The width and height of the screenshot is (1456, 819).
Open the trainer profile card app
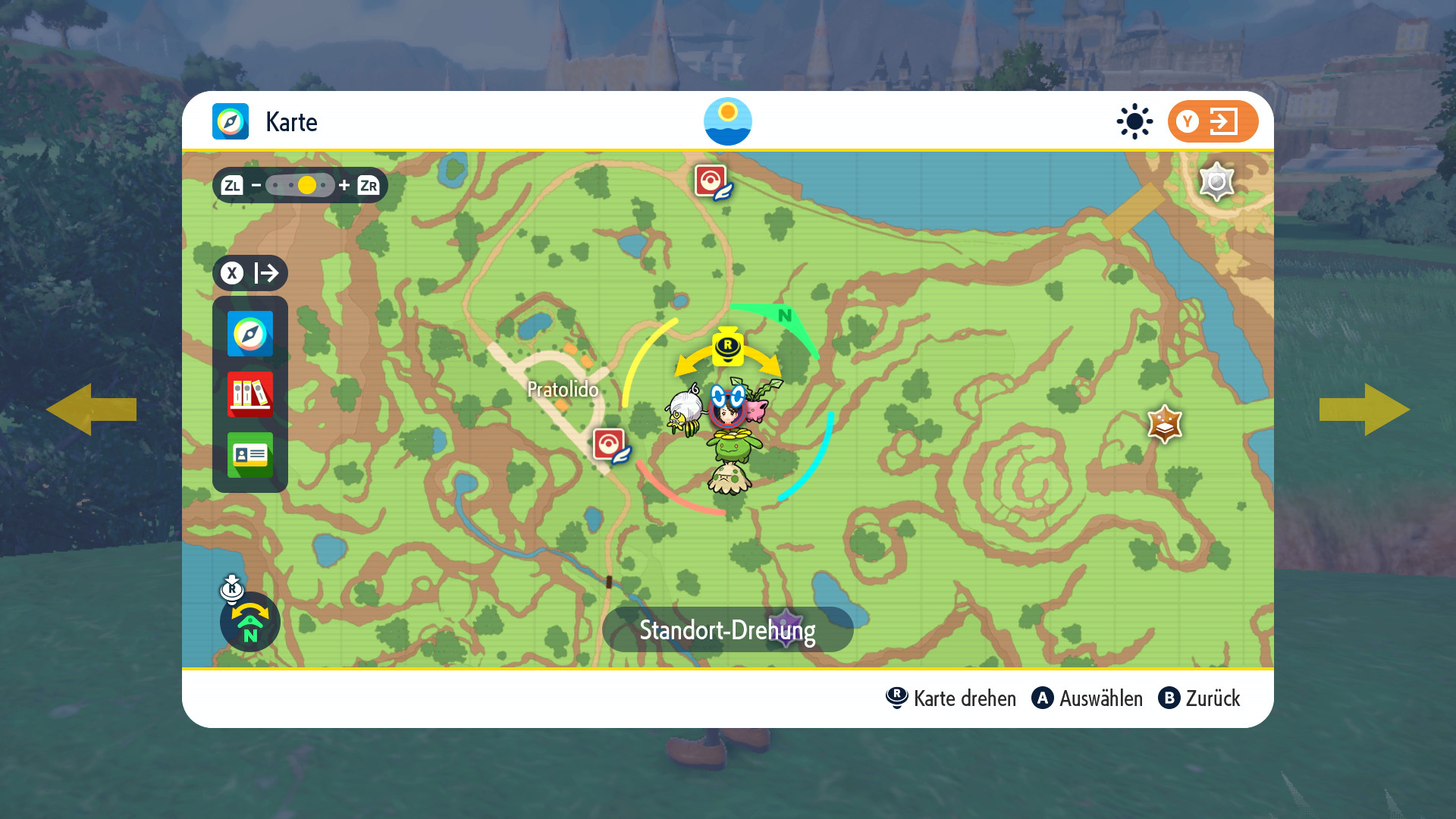point(250,455)
